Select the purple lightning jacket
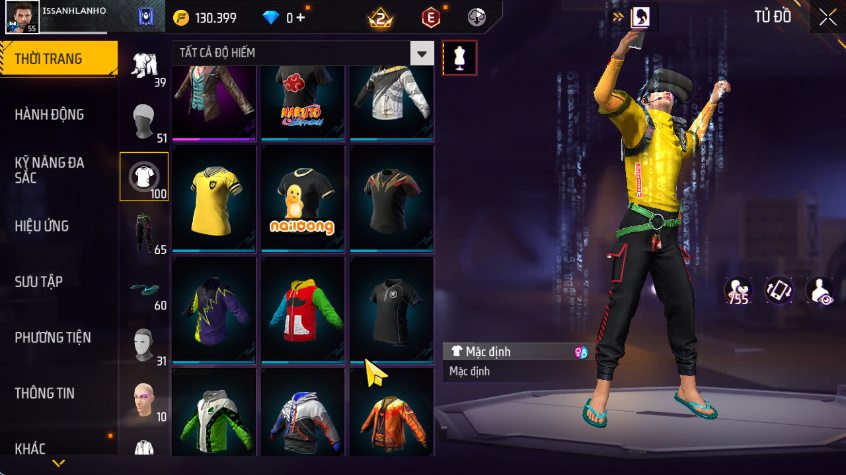 pyautogui.click(x=214, y=308)
